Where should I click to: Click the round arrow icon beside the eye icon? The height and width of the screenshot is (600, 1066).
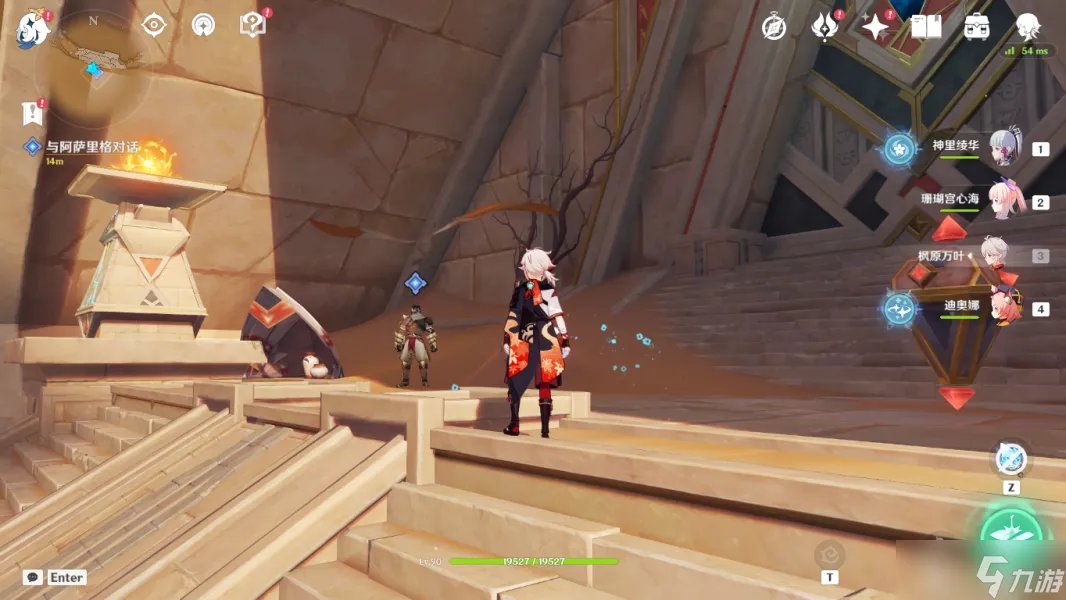[x=203, y=25]
